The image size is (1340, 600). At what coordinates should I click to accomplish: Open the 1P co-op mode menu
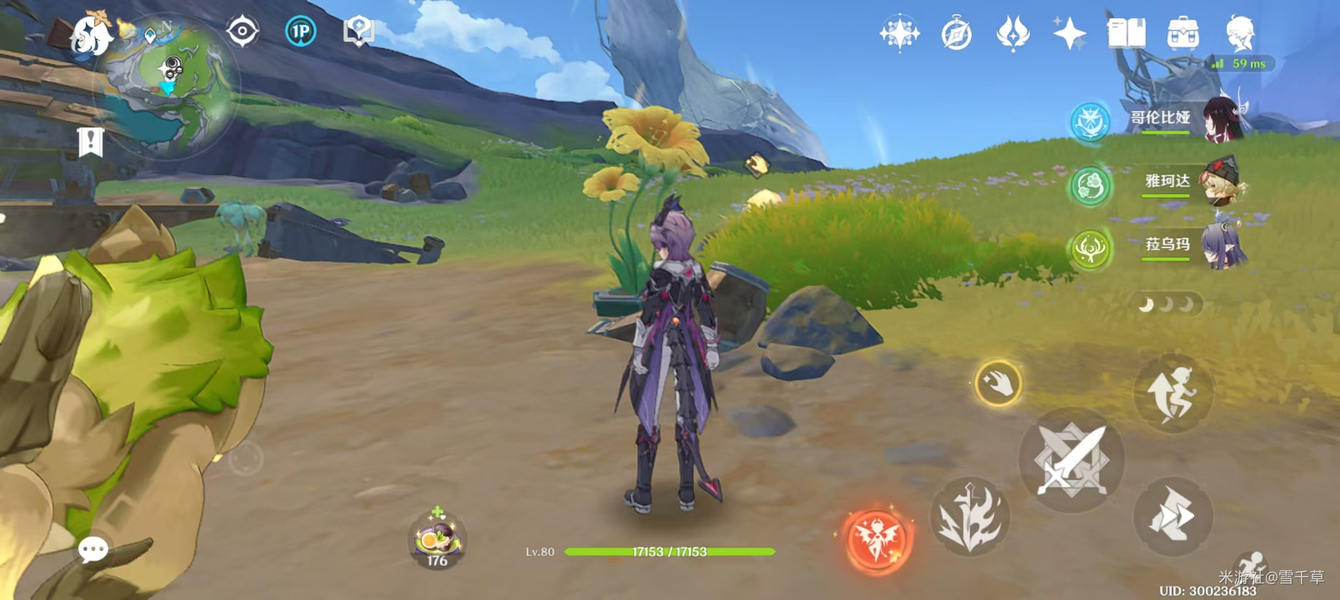point(300,31)
